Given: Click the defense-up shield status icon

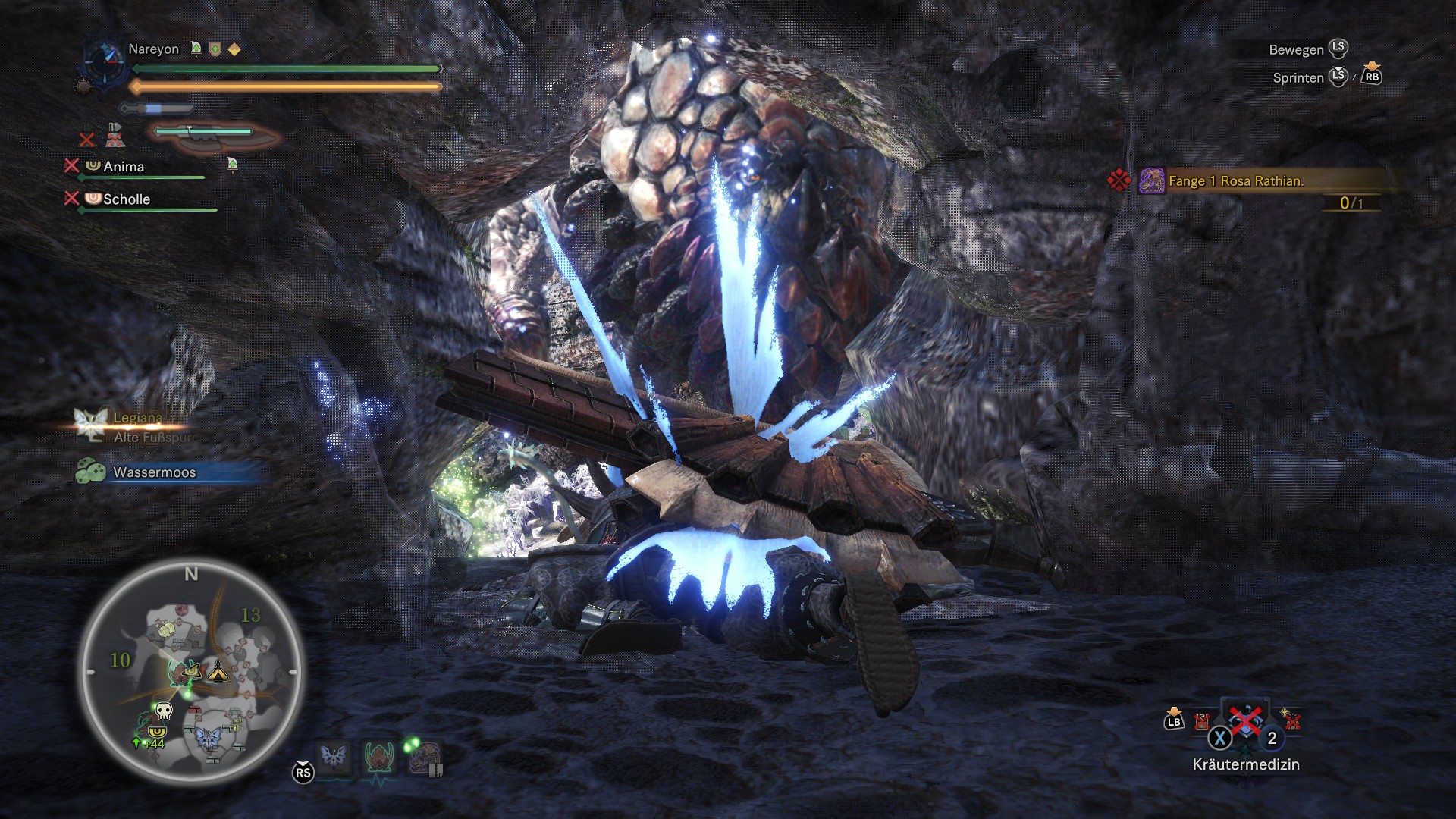Looking at the screenshot, I should 215,50.
